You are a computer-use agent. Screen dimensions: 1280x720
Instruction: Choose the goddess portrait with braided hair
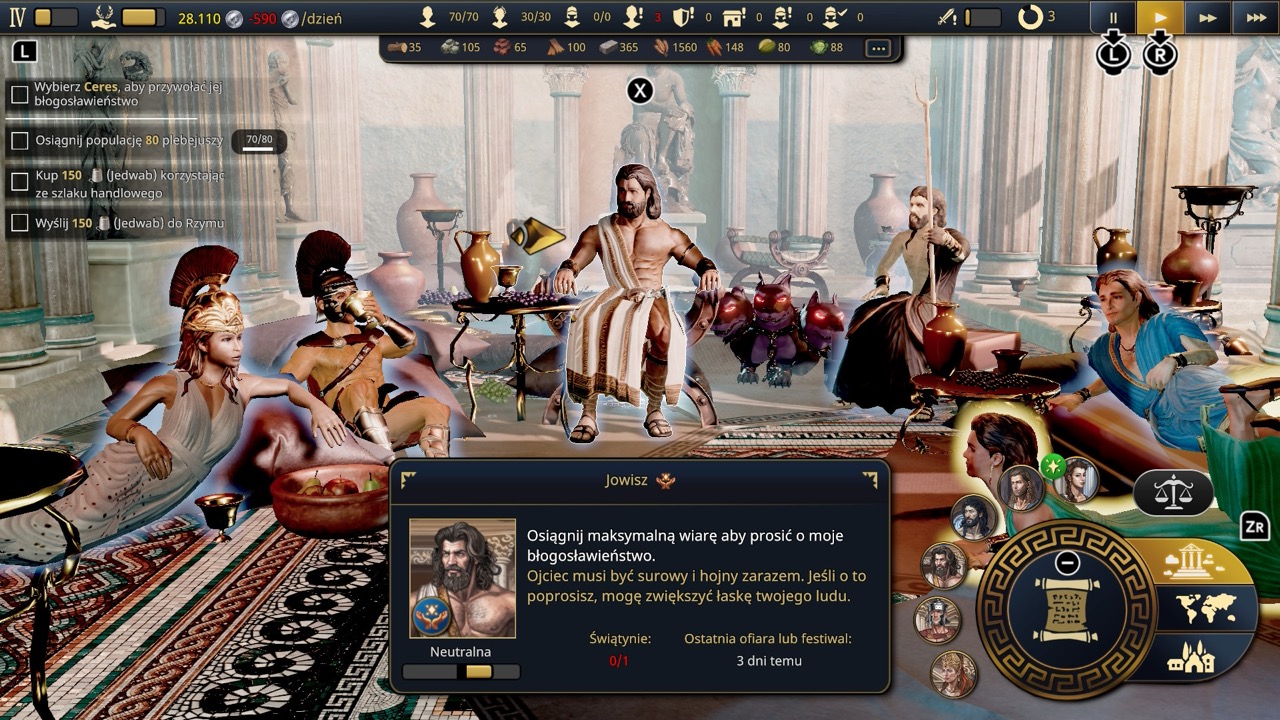pyautogui.click(x=1076, y=480)
